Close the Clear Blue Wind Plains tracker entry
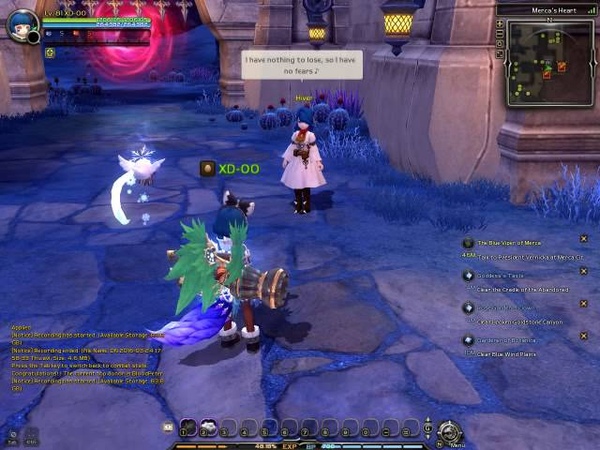 pos(583,337)
